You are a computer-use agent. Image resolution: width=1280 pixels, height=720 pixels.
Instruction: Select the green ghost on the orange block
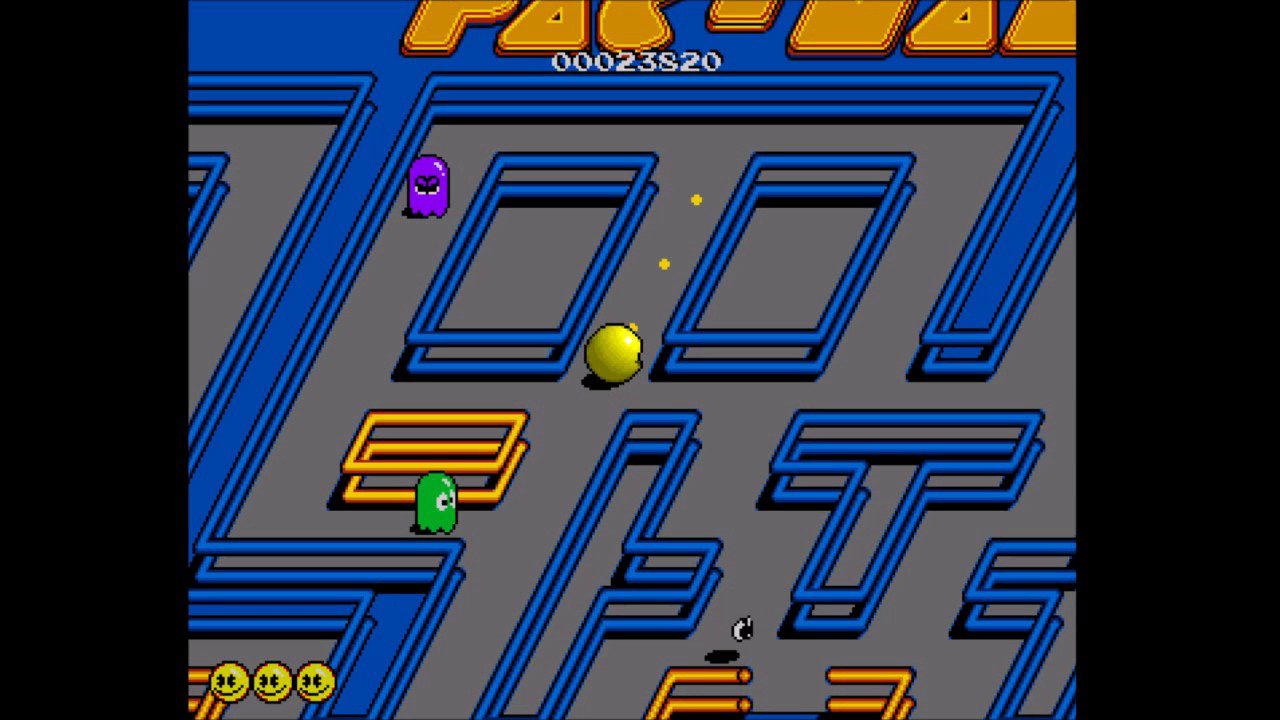click(x=435, y=500)
